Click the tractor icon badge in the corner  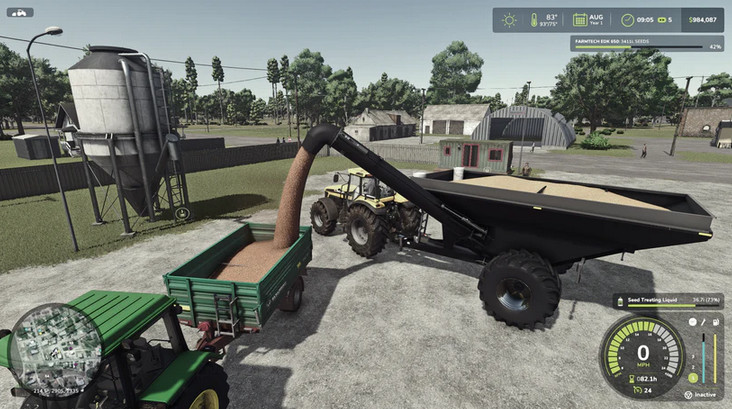[x=20, y=13]
